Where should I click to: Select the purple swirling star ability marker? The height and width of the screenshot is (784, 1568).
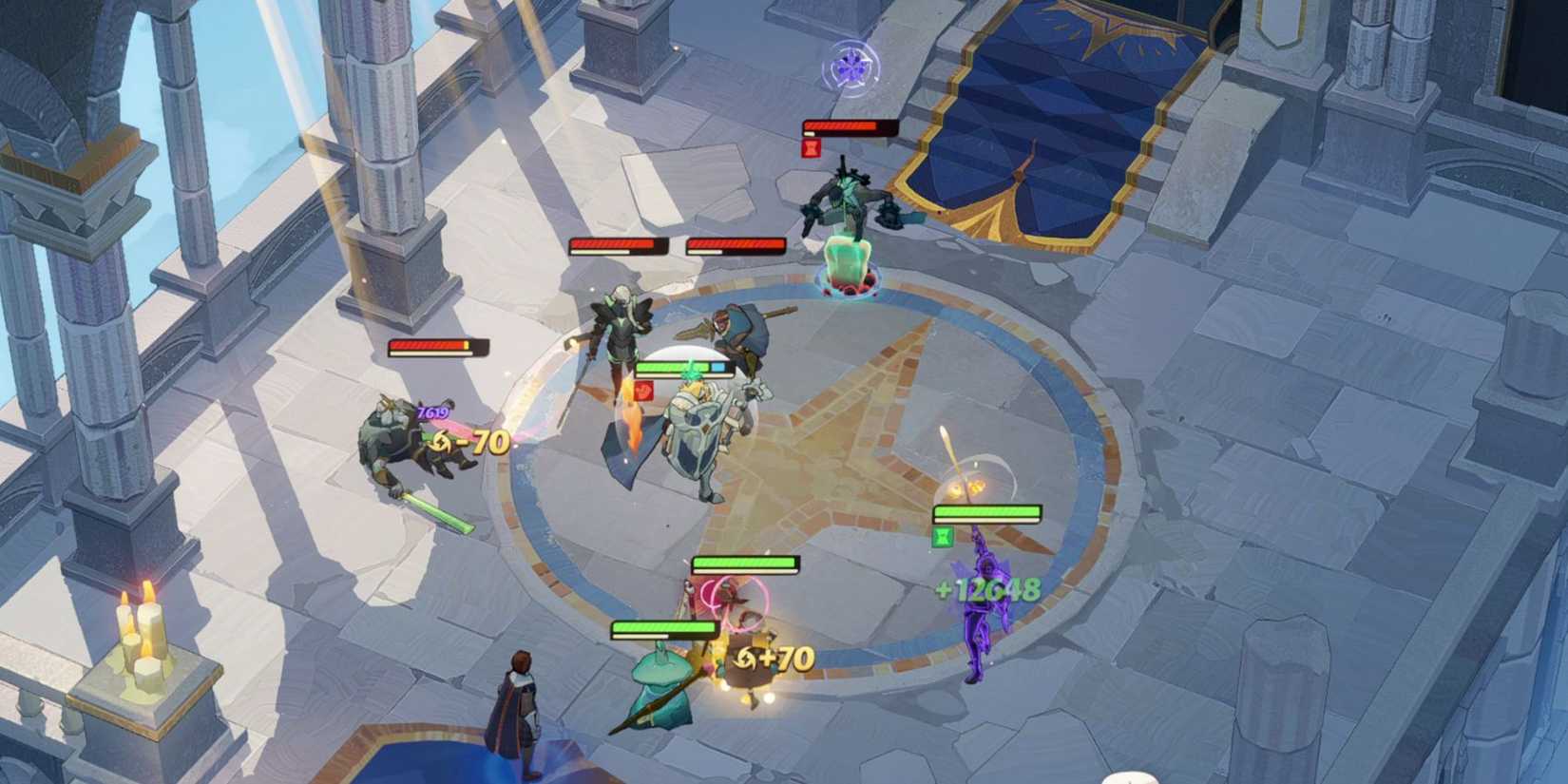point(853,67)
